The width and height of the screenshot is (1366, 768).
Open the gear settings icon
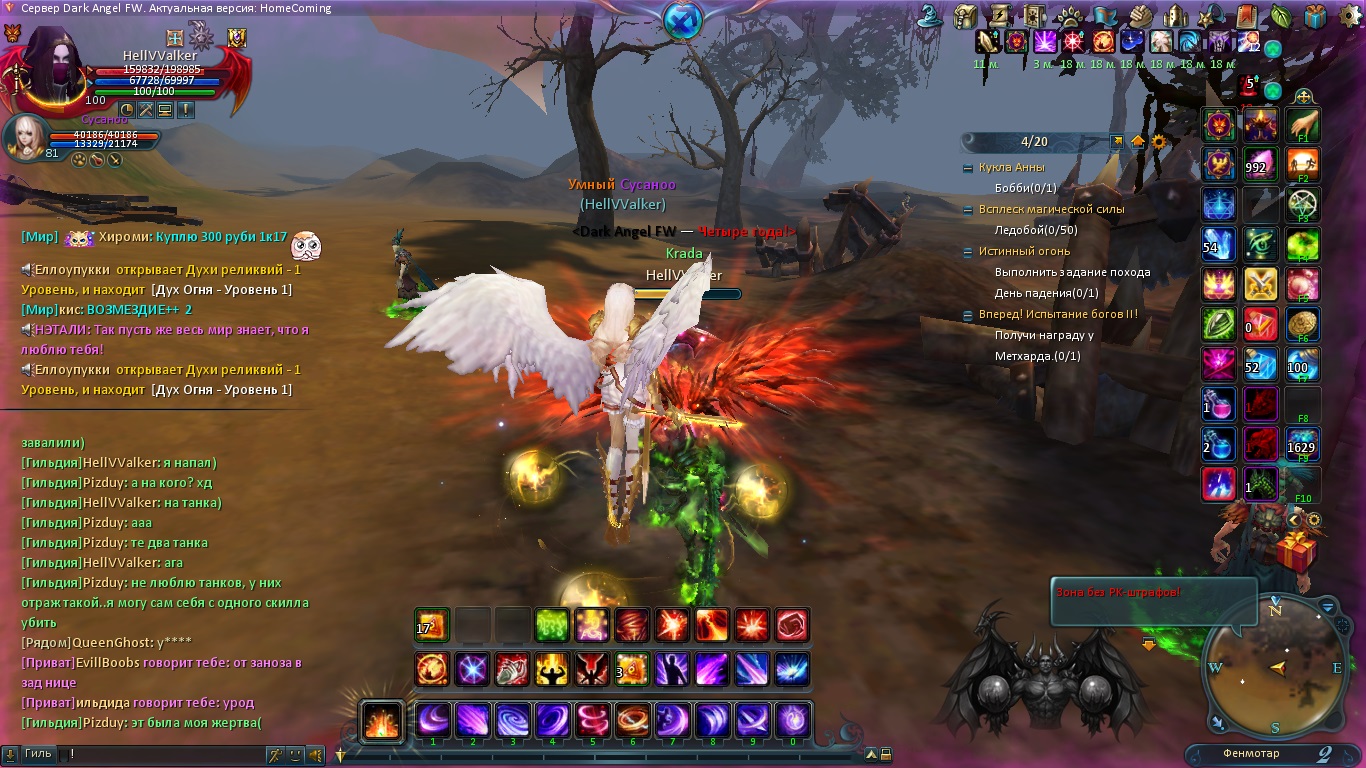(x=1159, y=141)
